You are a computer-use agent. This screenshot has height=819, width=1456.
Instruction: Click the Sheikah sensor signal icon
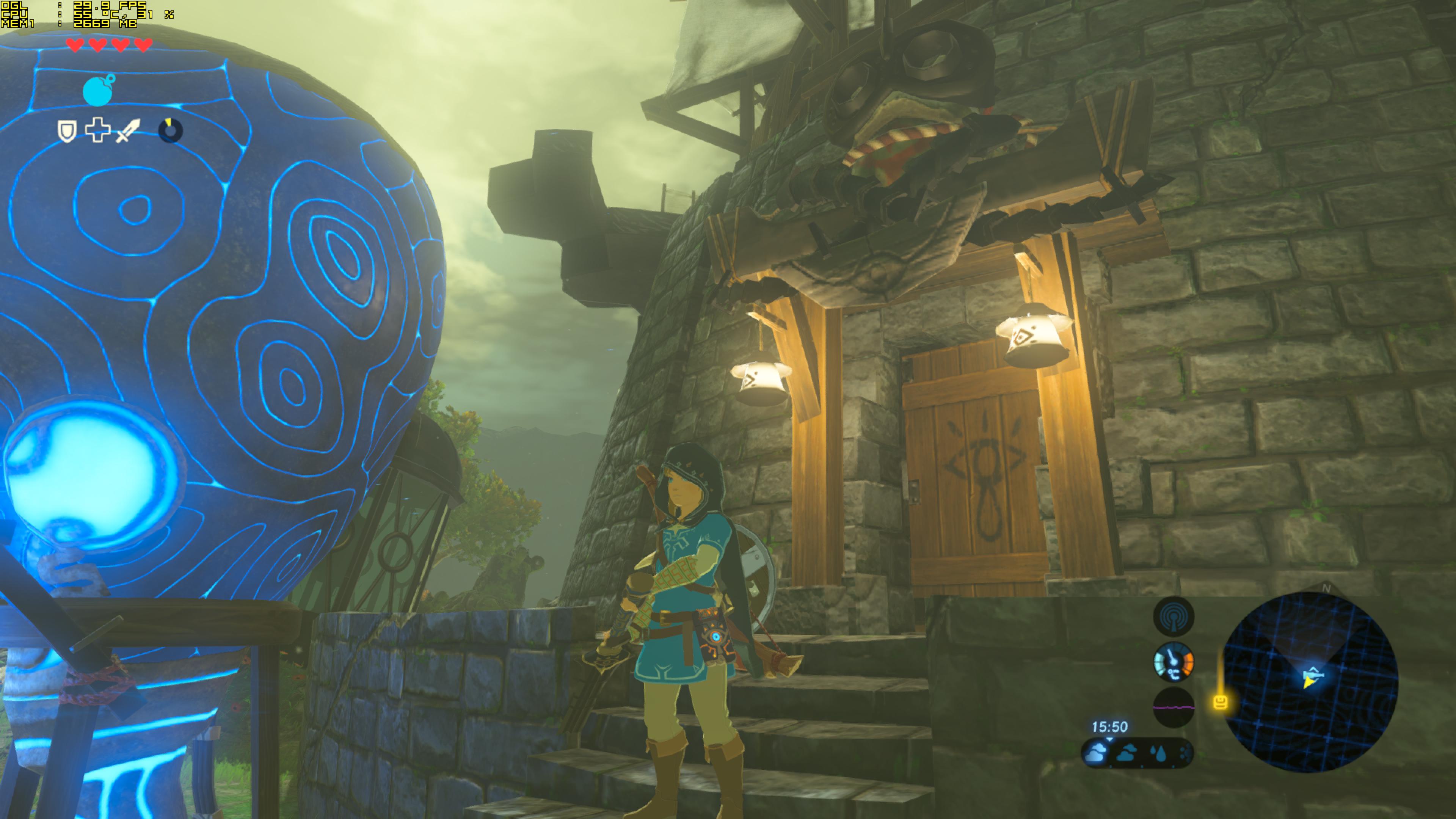pyautogui.click(x=1174, y=616)
